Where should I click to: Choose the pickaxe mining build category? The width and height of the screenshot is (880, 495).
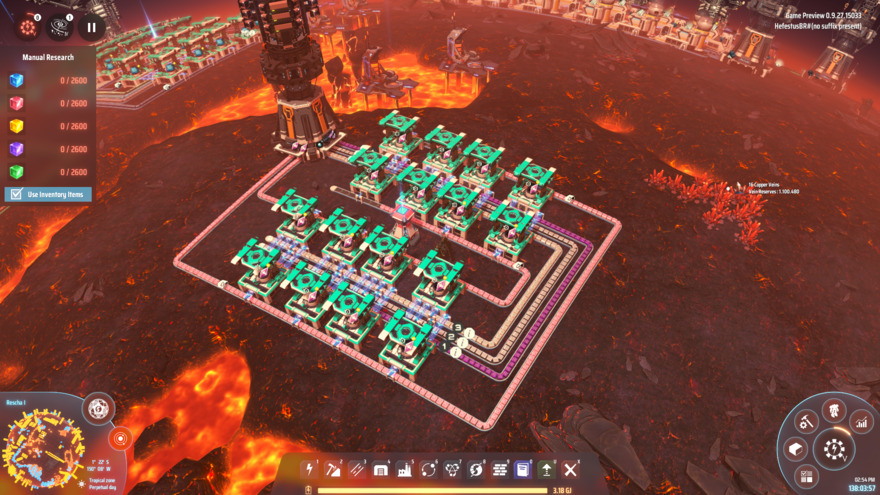[334, 469]
